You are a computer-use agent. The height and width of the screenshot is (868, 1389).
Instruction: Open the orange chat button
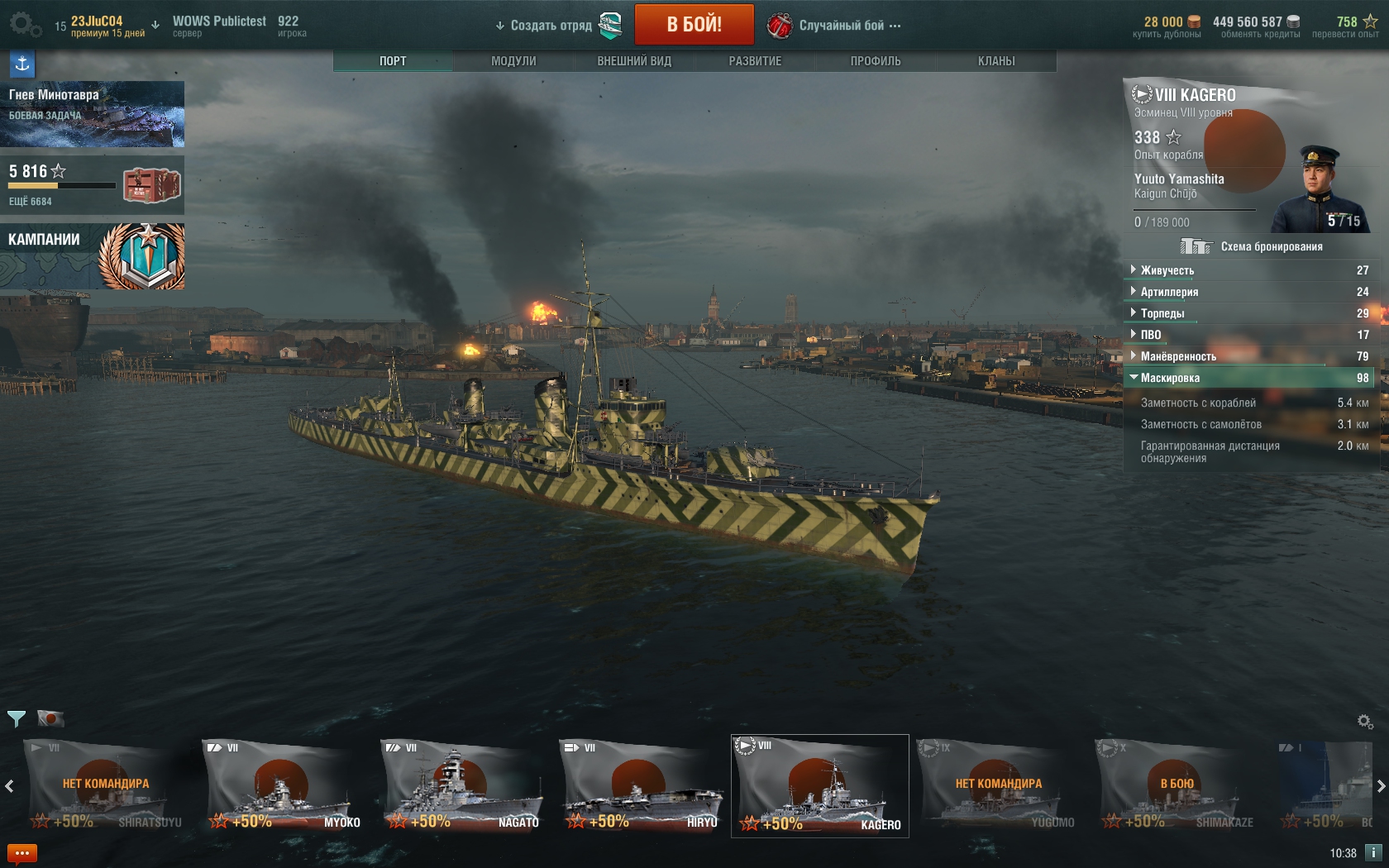click(22, 853)
